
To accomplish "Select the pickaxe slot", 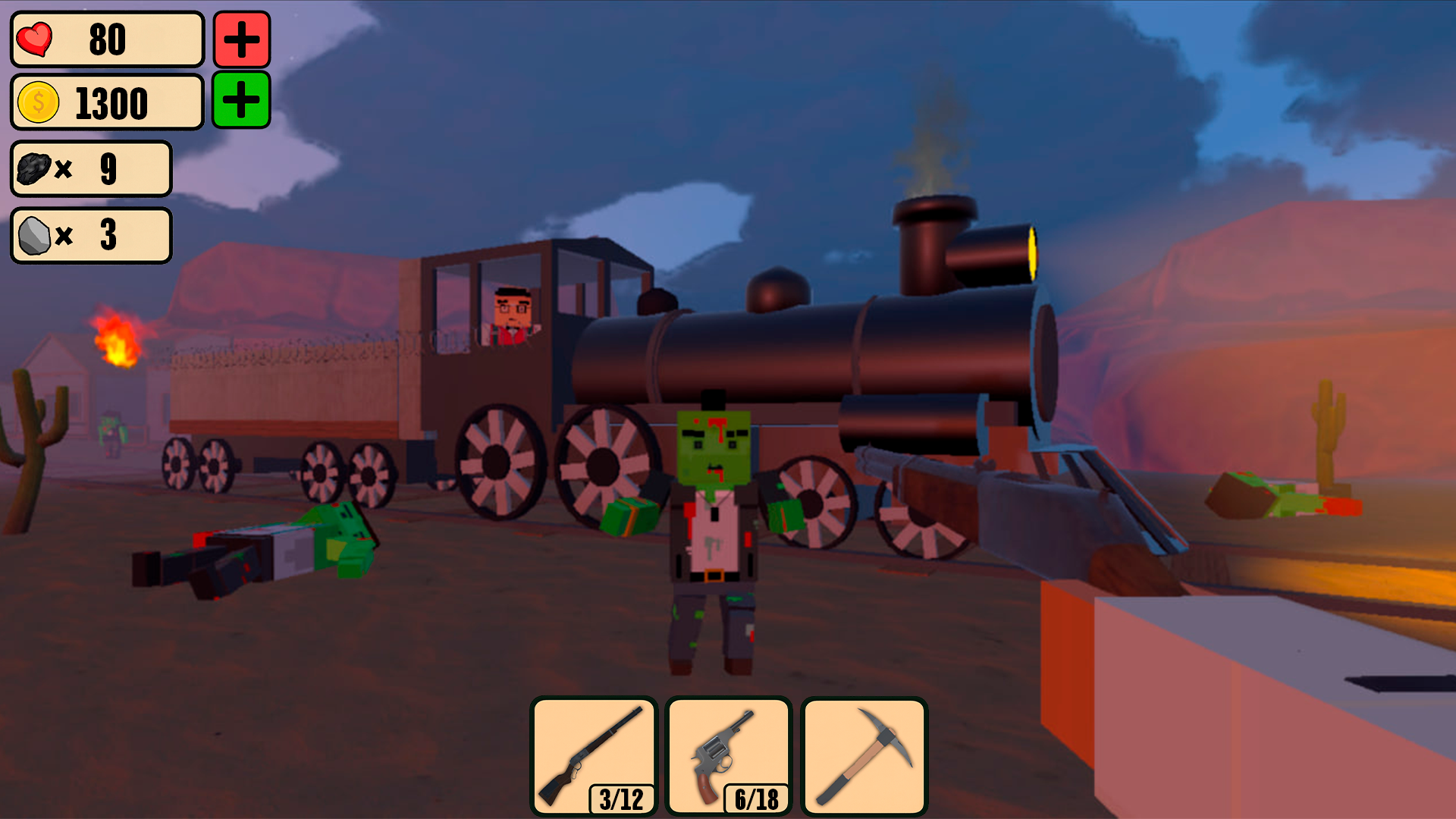I will (864, 755).
